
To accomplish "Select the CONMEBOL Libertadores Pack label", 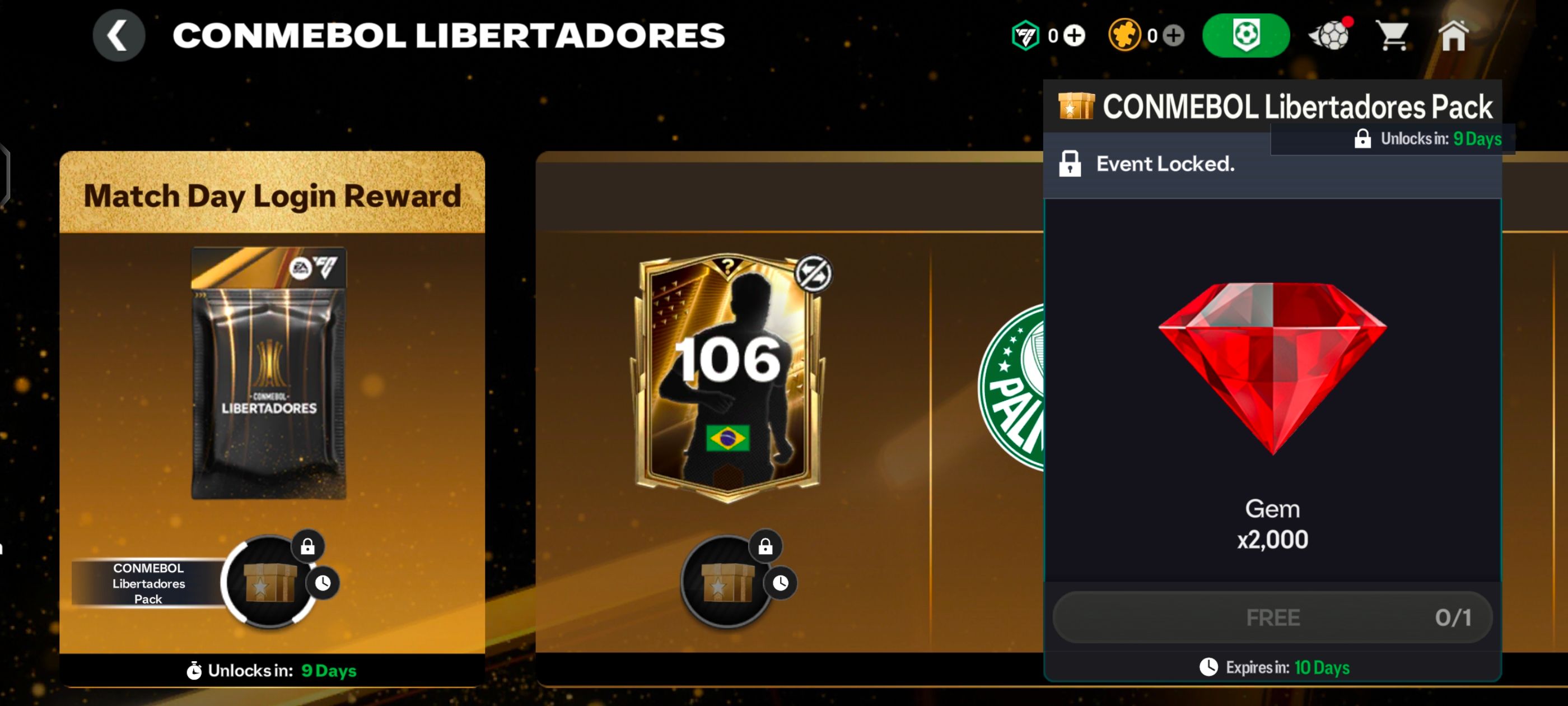I will [148, 583].
